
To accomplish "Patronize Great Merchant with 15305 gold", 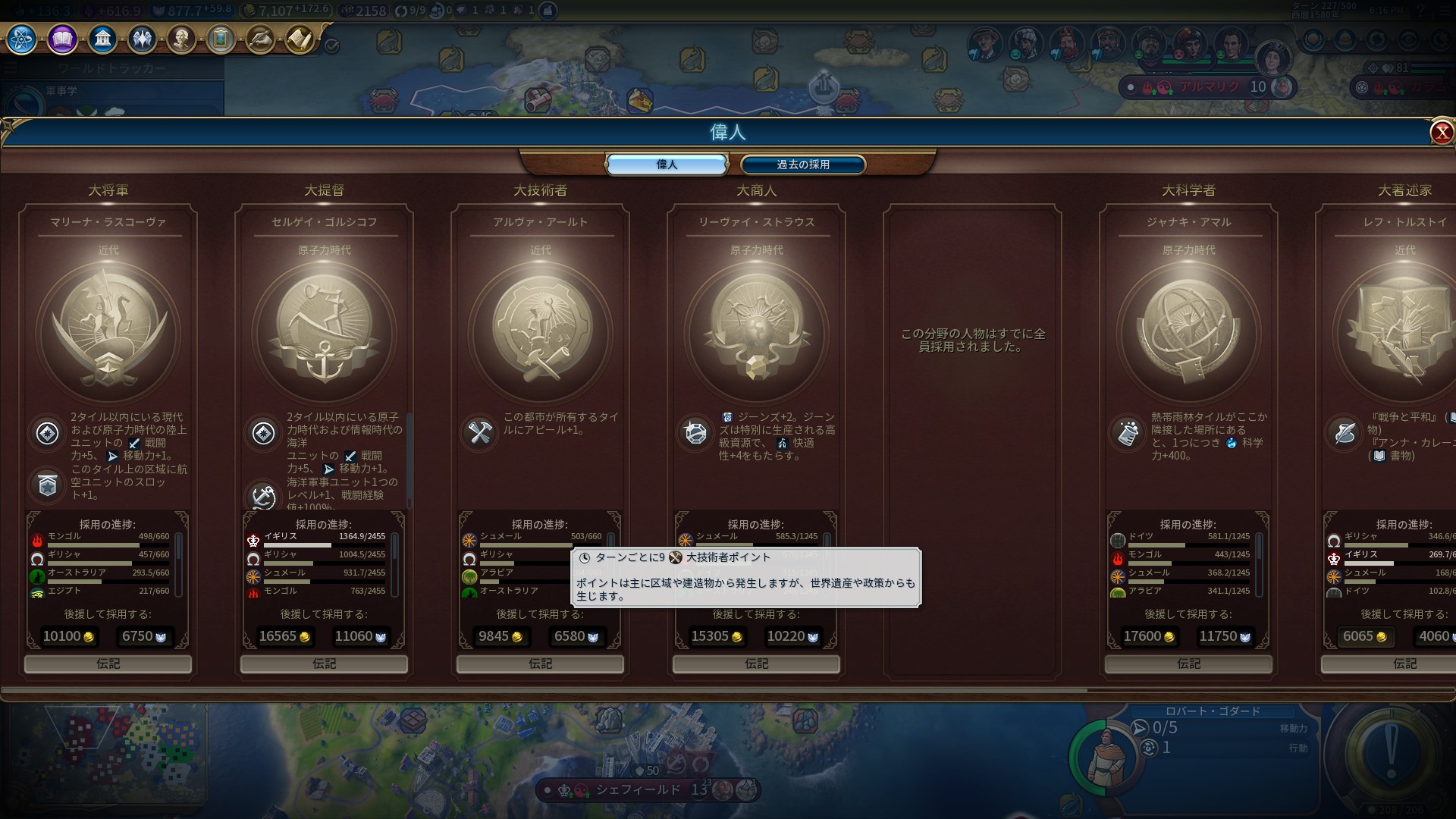I will click(x=717, y=637).
